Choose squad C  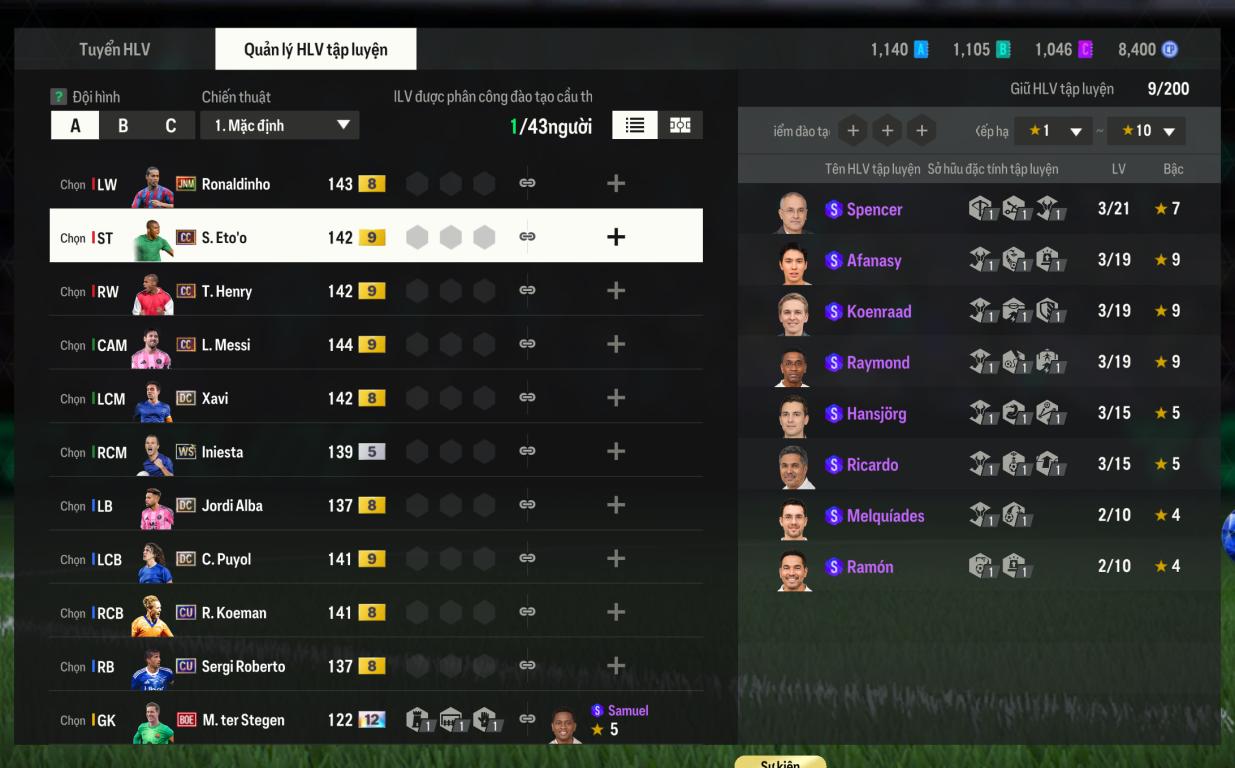pos(170,126)
